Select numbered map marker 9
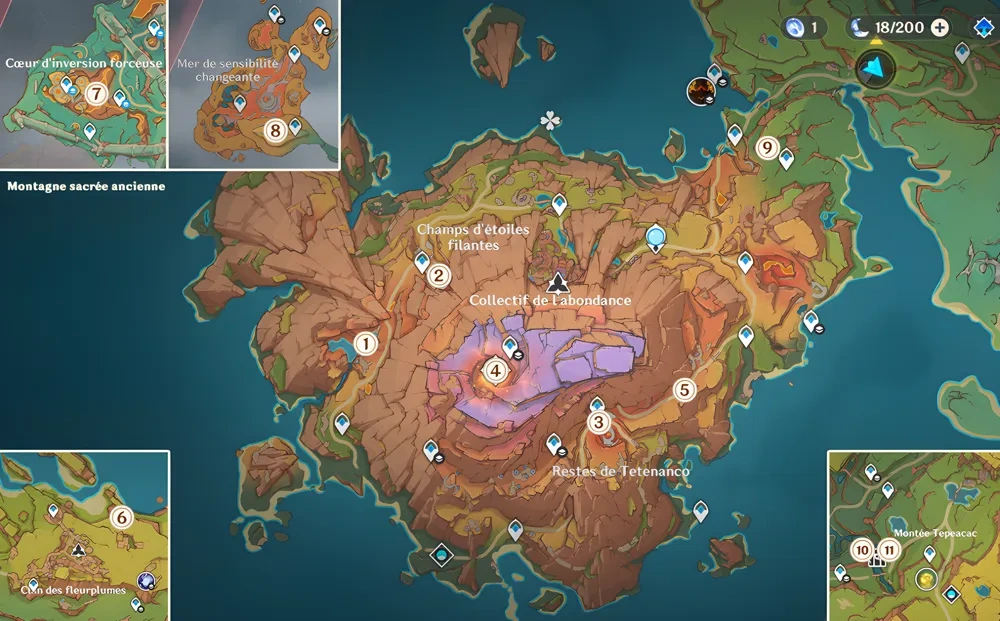The width and height of the screenshot is (1000, 621). click(767, 148)
